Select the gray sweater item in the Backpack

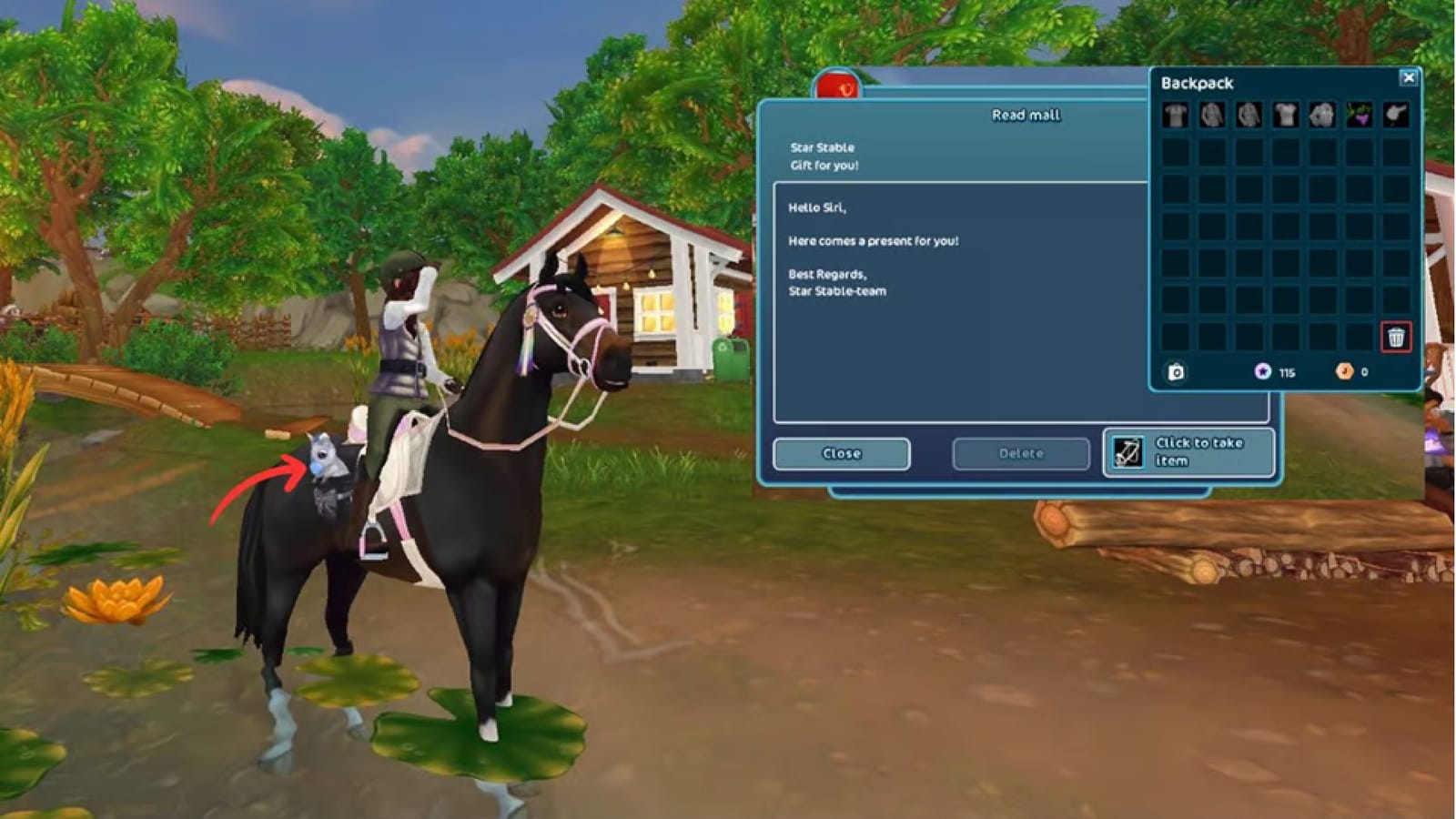(1210, 115)
